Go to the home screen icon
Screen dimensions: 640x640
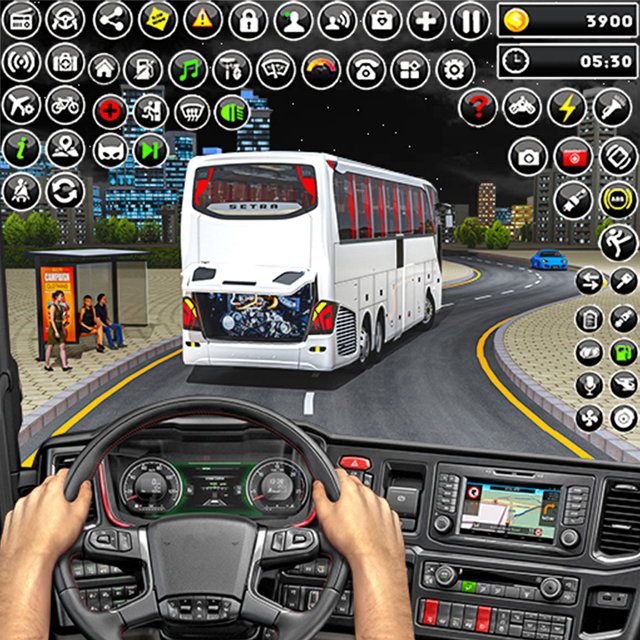104,69
